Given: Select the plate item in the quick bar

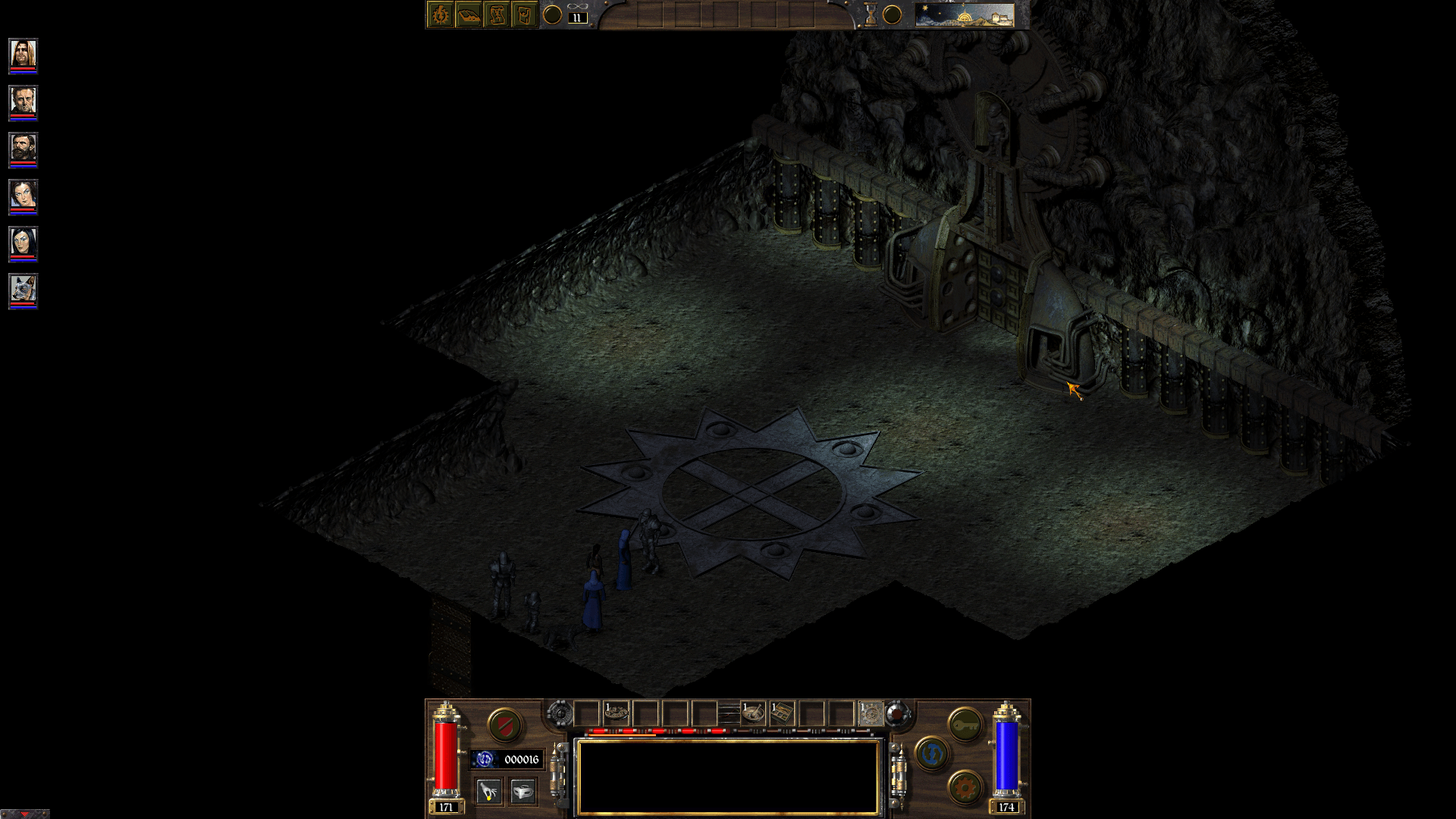Looking at the screenshot, I should coord(616,713).
